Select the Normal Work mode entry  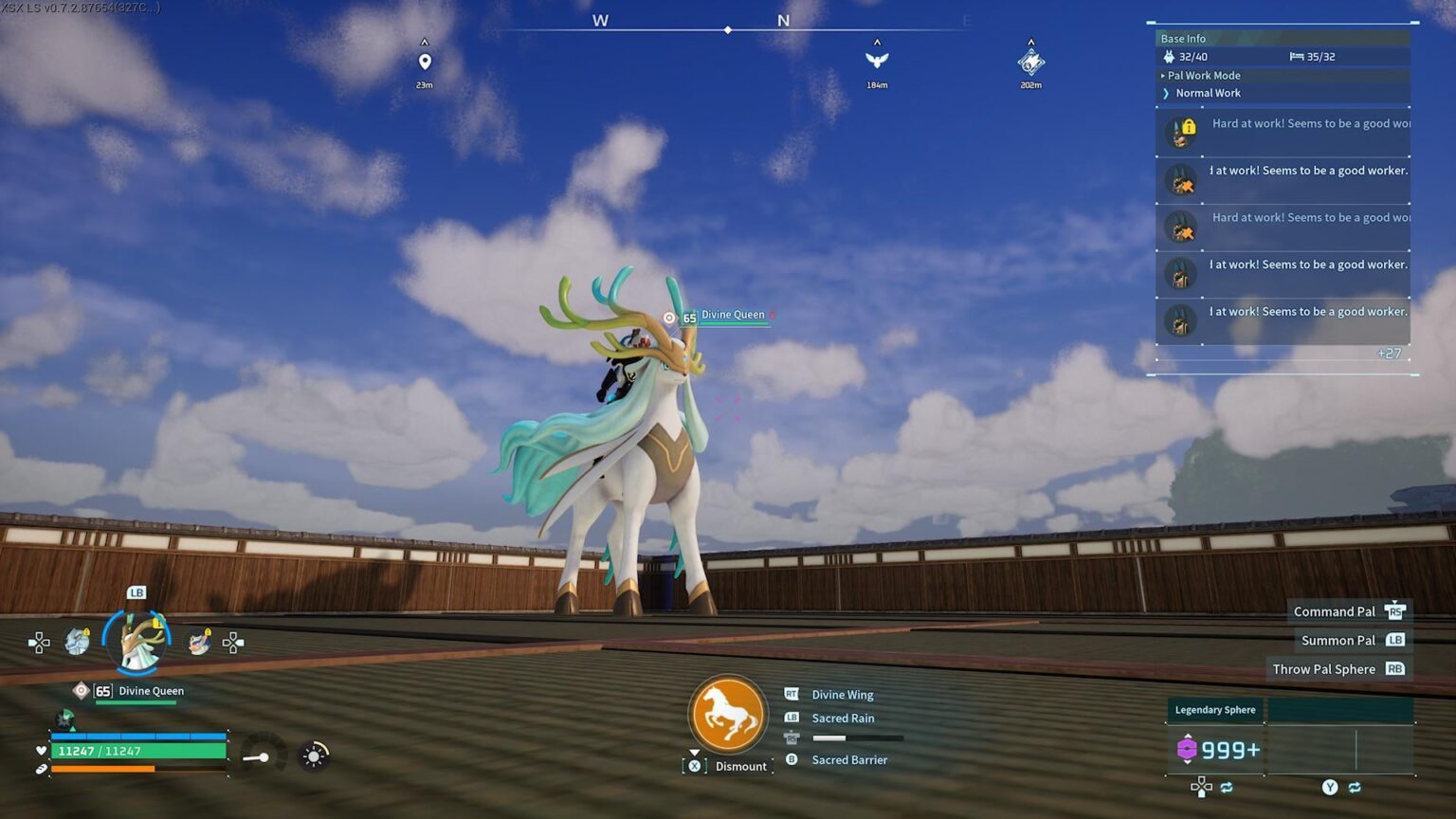[1208, 93]
